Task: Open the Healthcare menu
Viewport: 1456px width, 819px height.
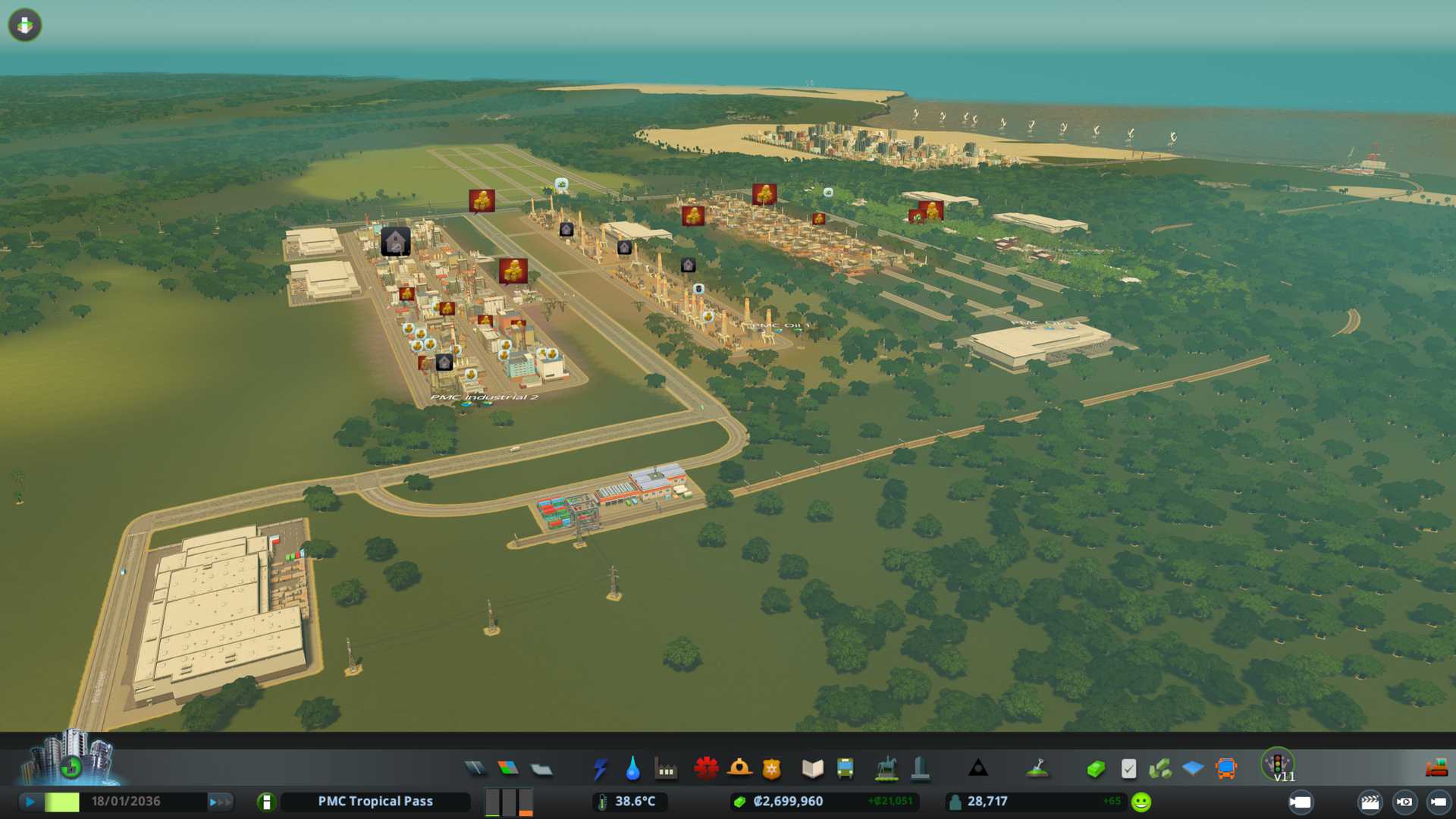Action: 706,769
